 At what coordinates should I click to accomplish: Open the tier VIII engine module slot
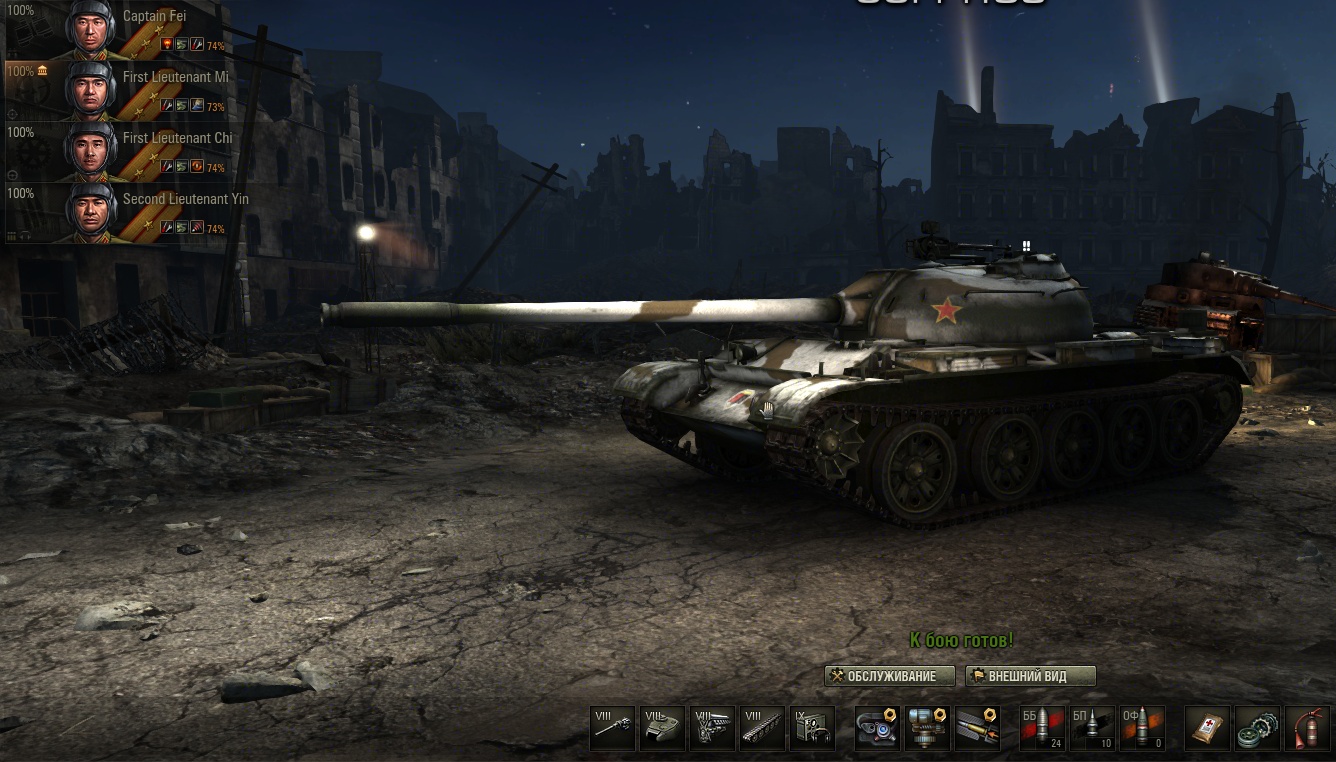pos(712,728)
